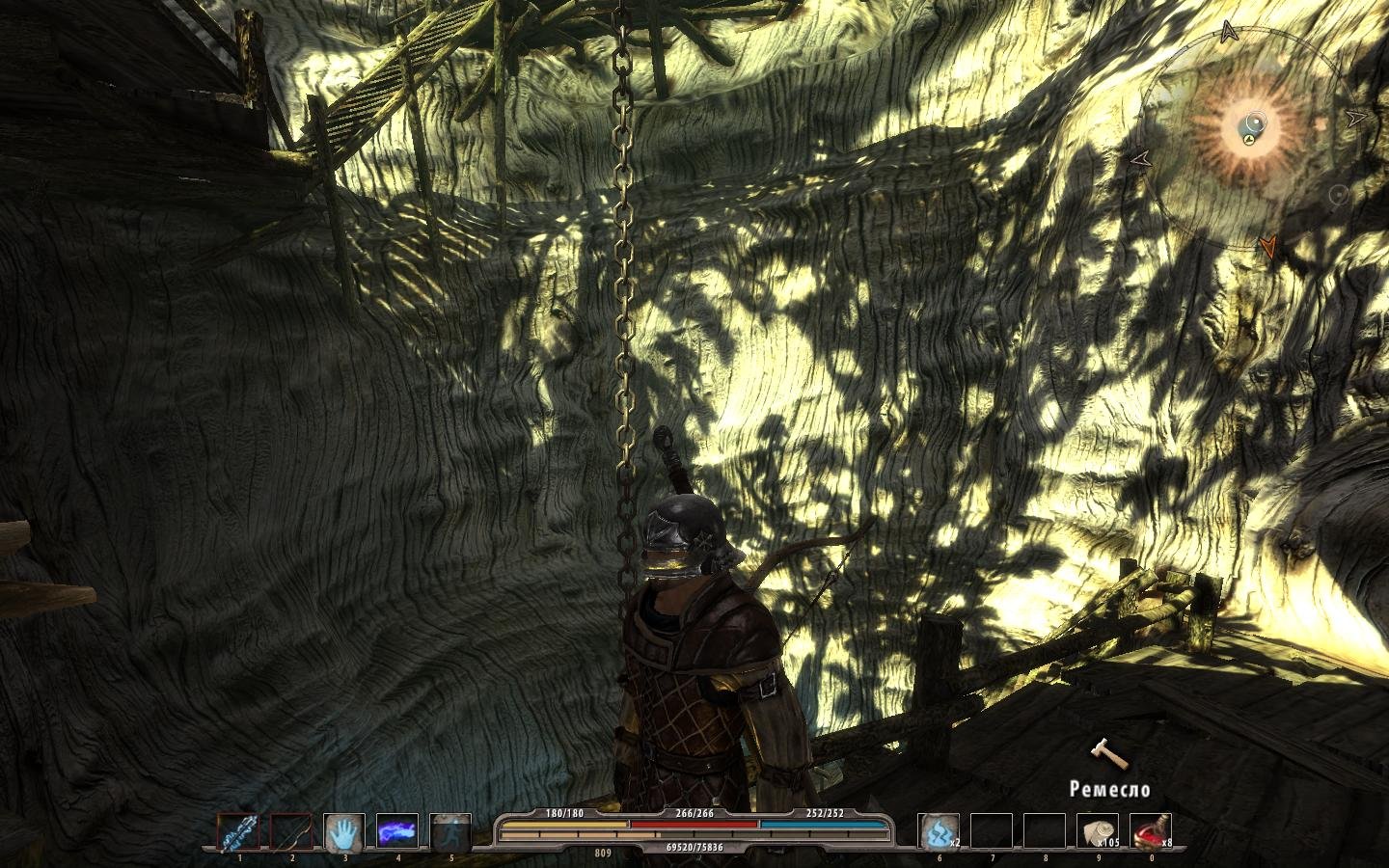Open the Ремесло crafting hammer icon
This screenshot has width=1389, height=868.
click(1107, 754)
